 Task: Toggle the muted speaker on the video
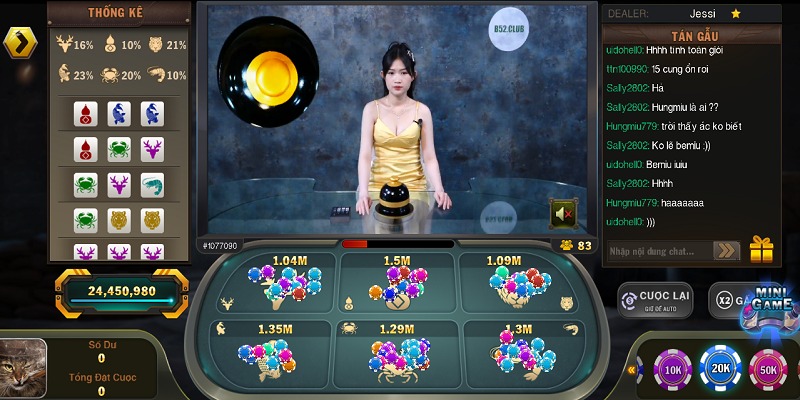[564, 212]
